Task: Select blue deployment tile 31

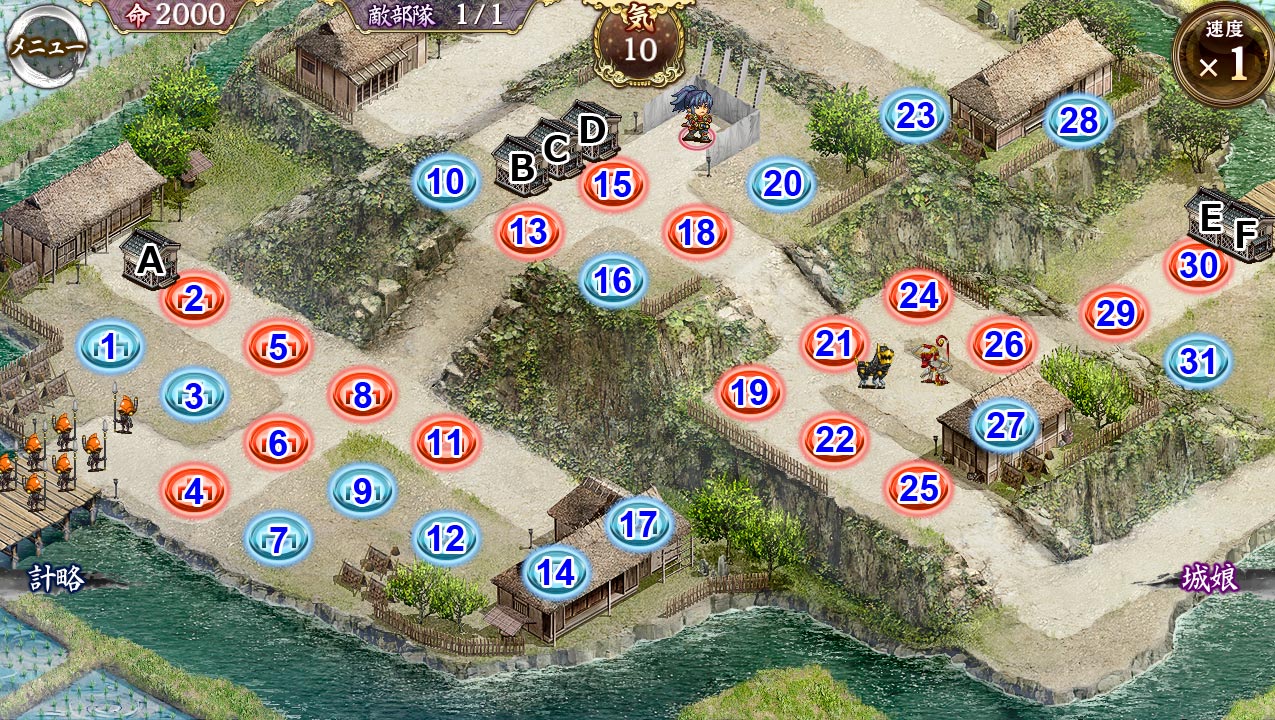Action: tap(1198, 362)
